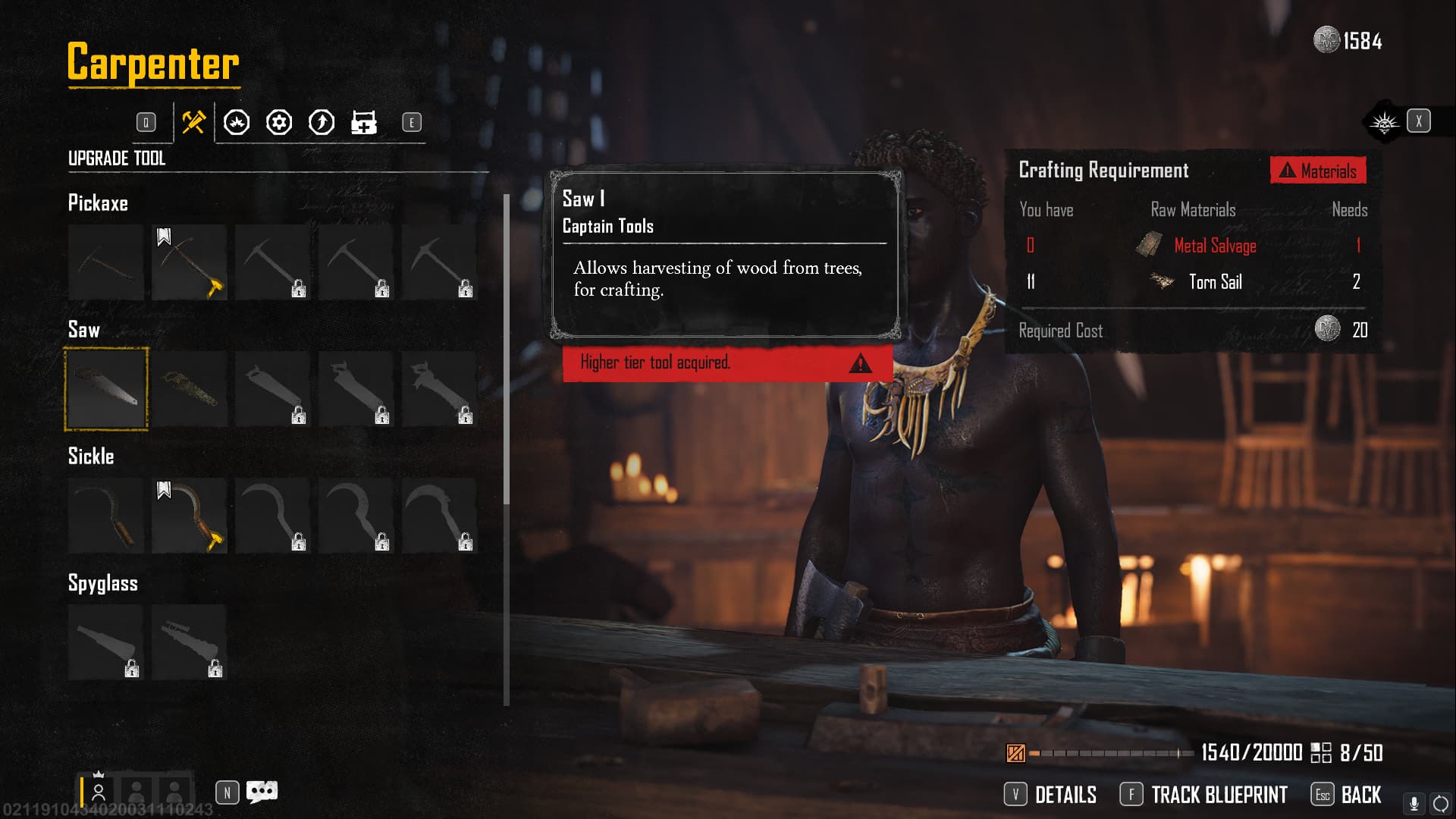Select the first-tier Sickle slot
1456x819 pixels.
point(106,516)
